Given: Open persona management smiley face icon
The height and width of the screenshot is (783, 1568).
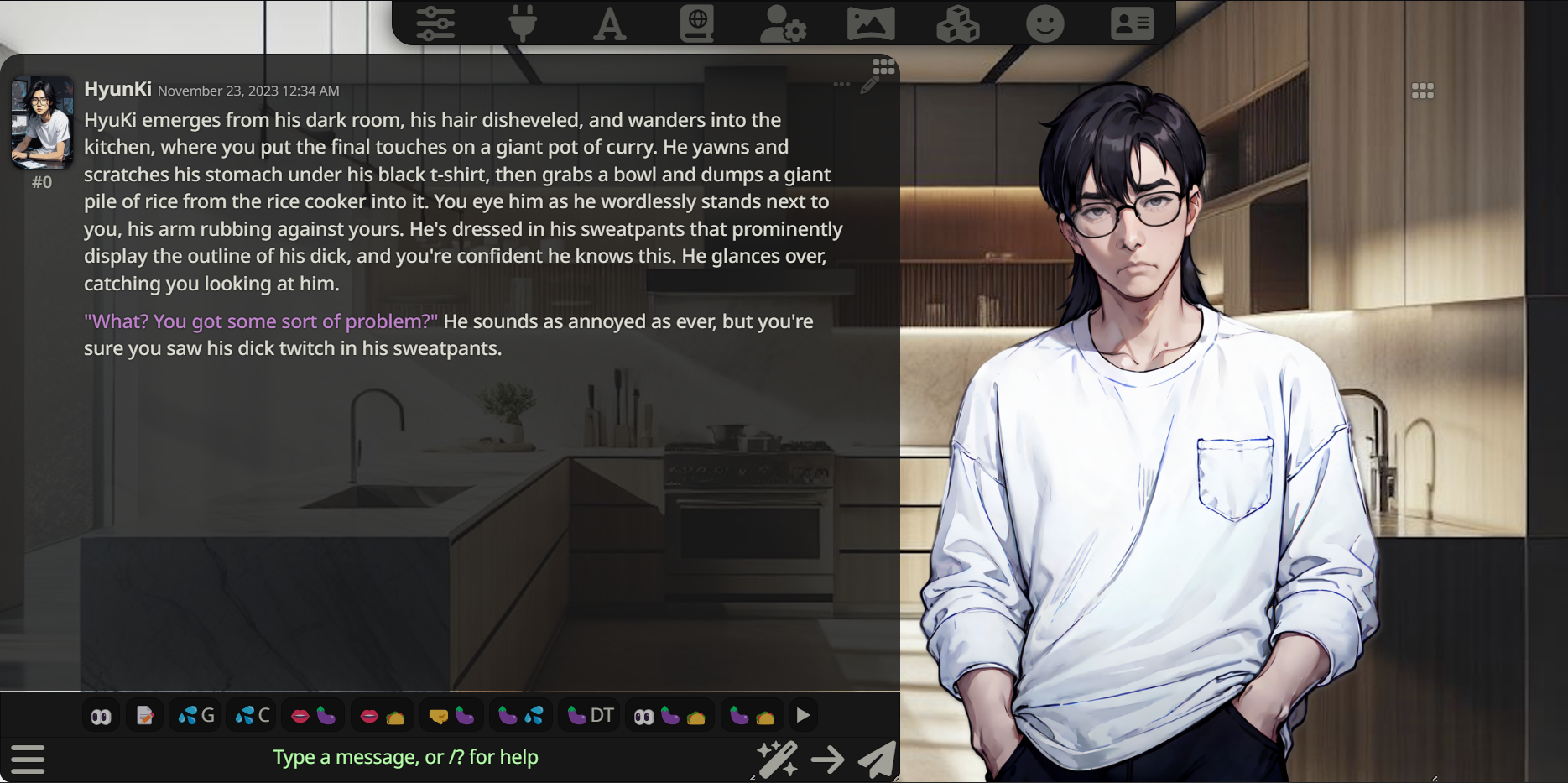Looking at the screenshot, I should tap(1045, 23).
